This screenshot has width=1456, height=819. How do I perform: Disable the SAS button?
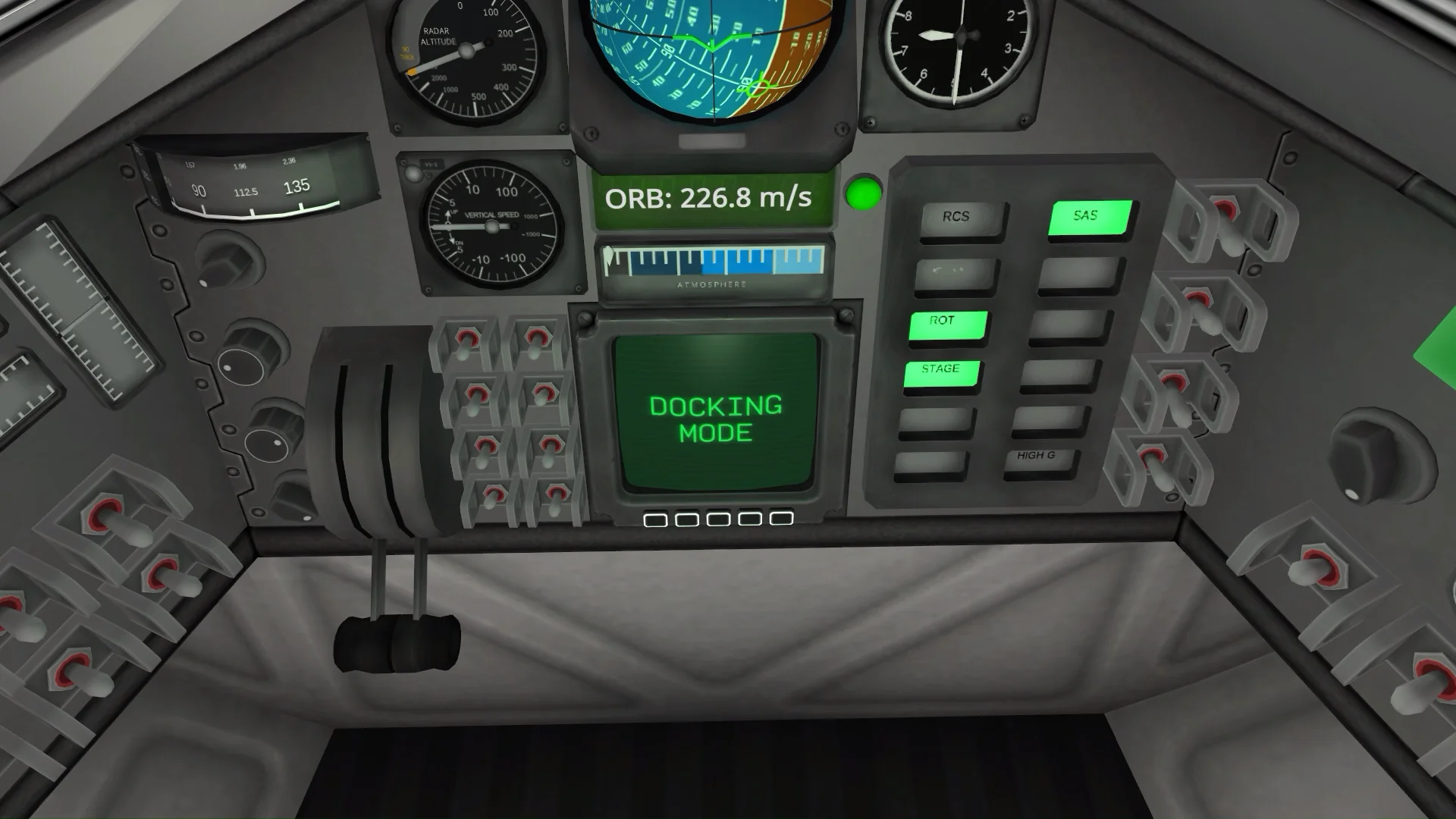pyautogui.click(x=1086, y=215)
